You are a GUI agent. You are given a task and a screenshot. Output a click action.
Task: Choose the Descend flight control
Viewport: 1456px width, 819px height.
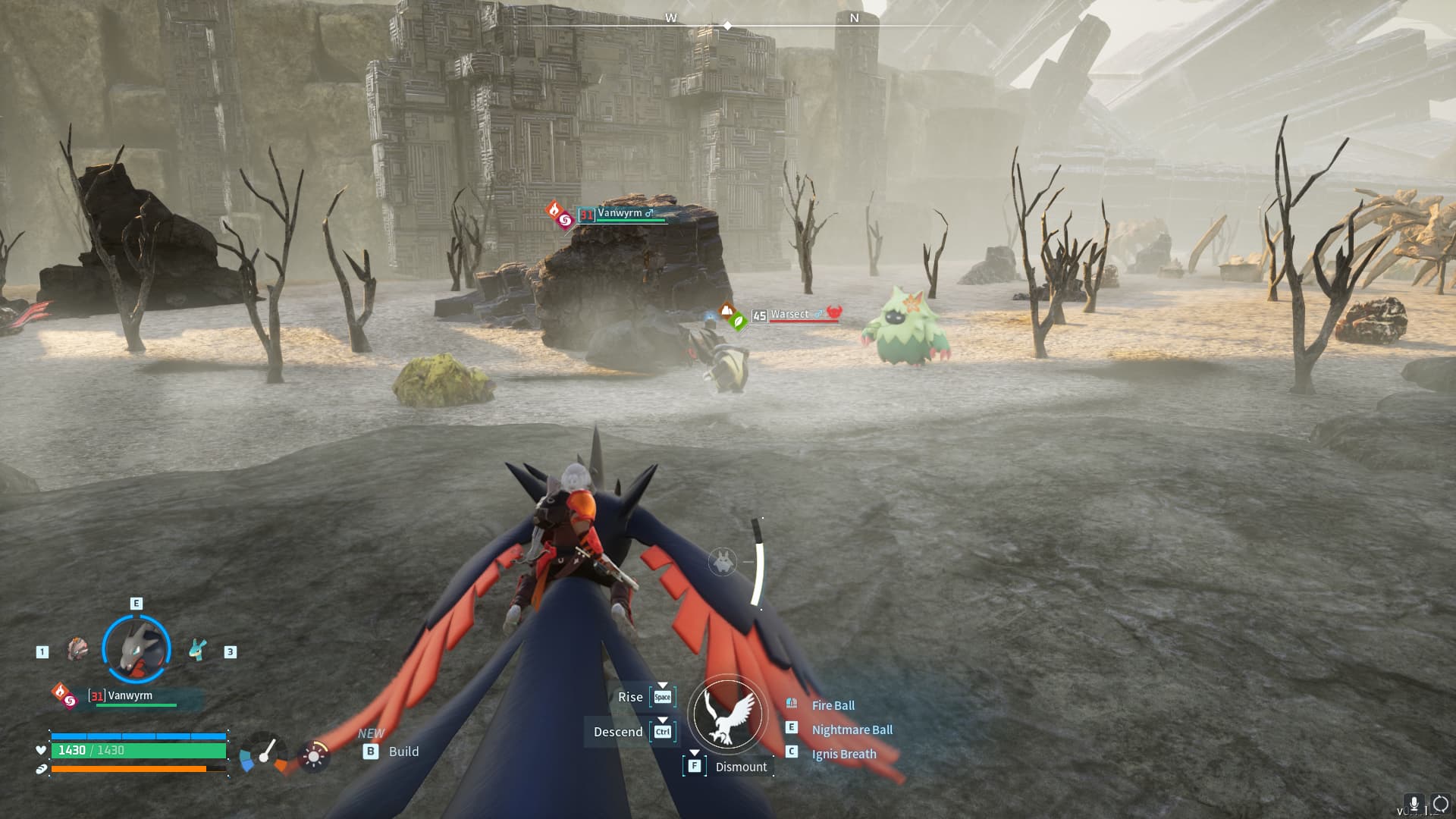click(x=618, y=732)
